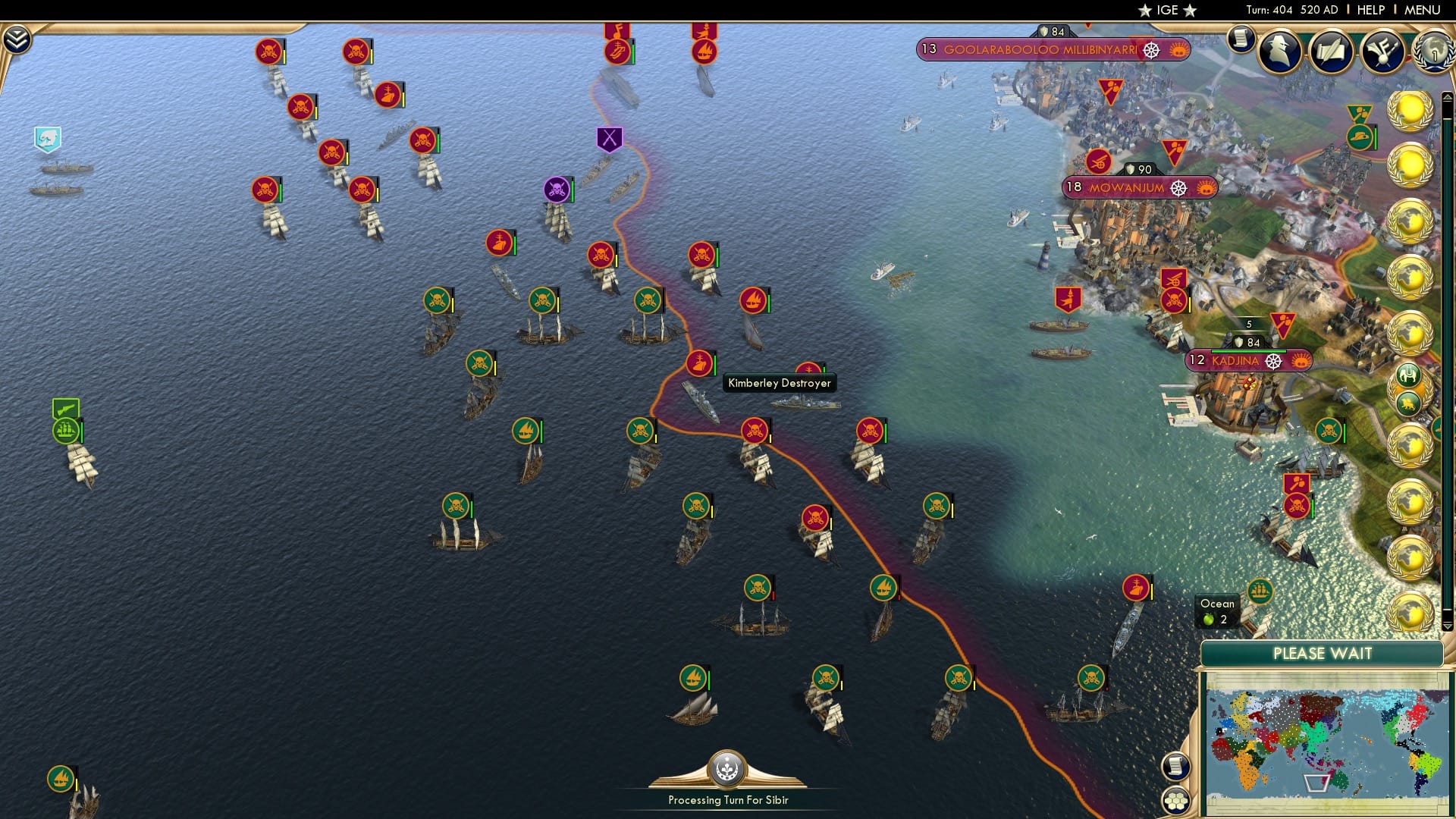Open the MENU item
1456x819 pixels.
pyautogui.click(x=1429, y=10)
